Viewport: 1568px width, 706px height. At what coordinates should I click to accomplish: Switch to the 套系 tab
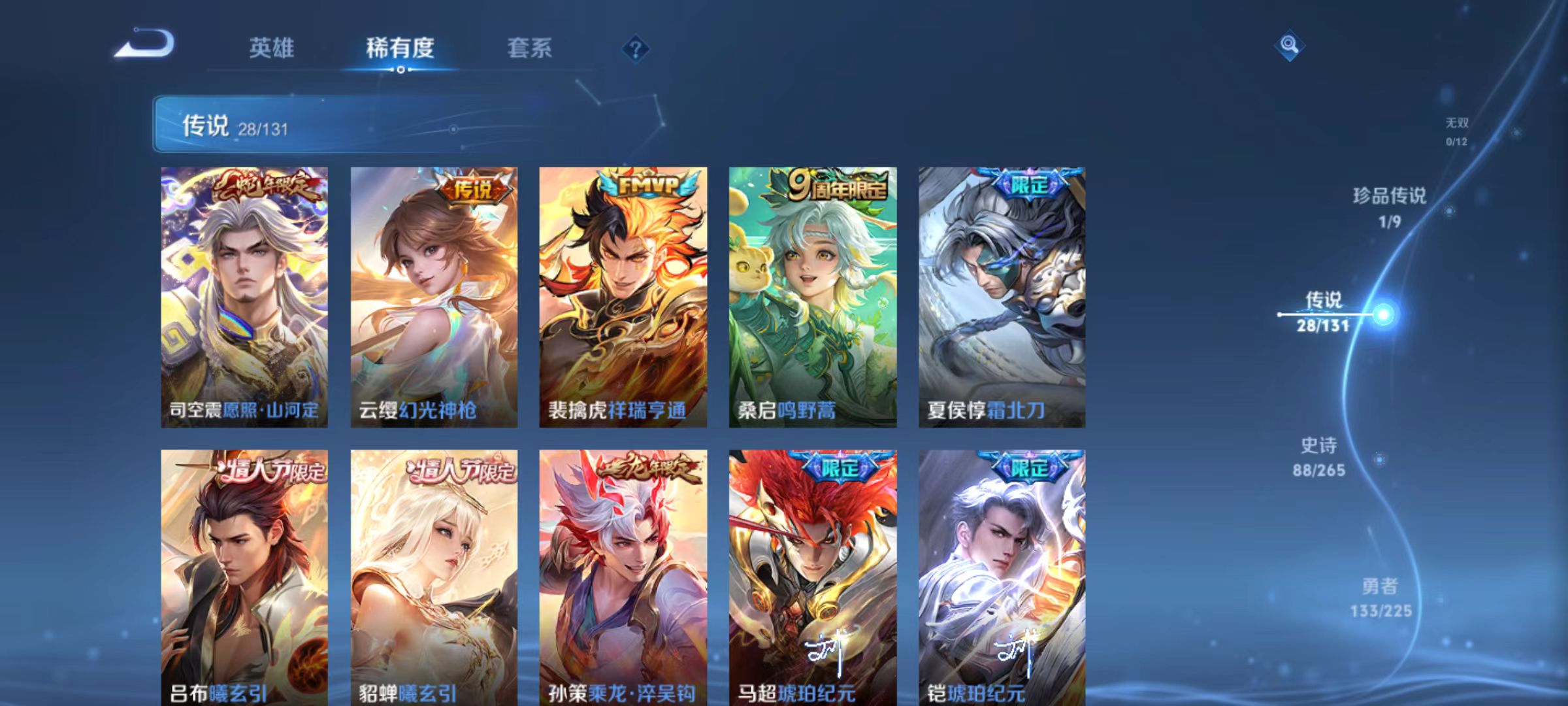point(531,48)
